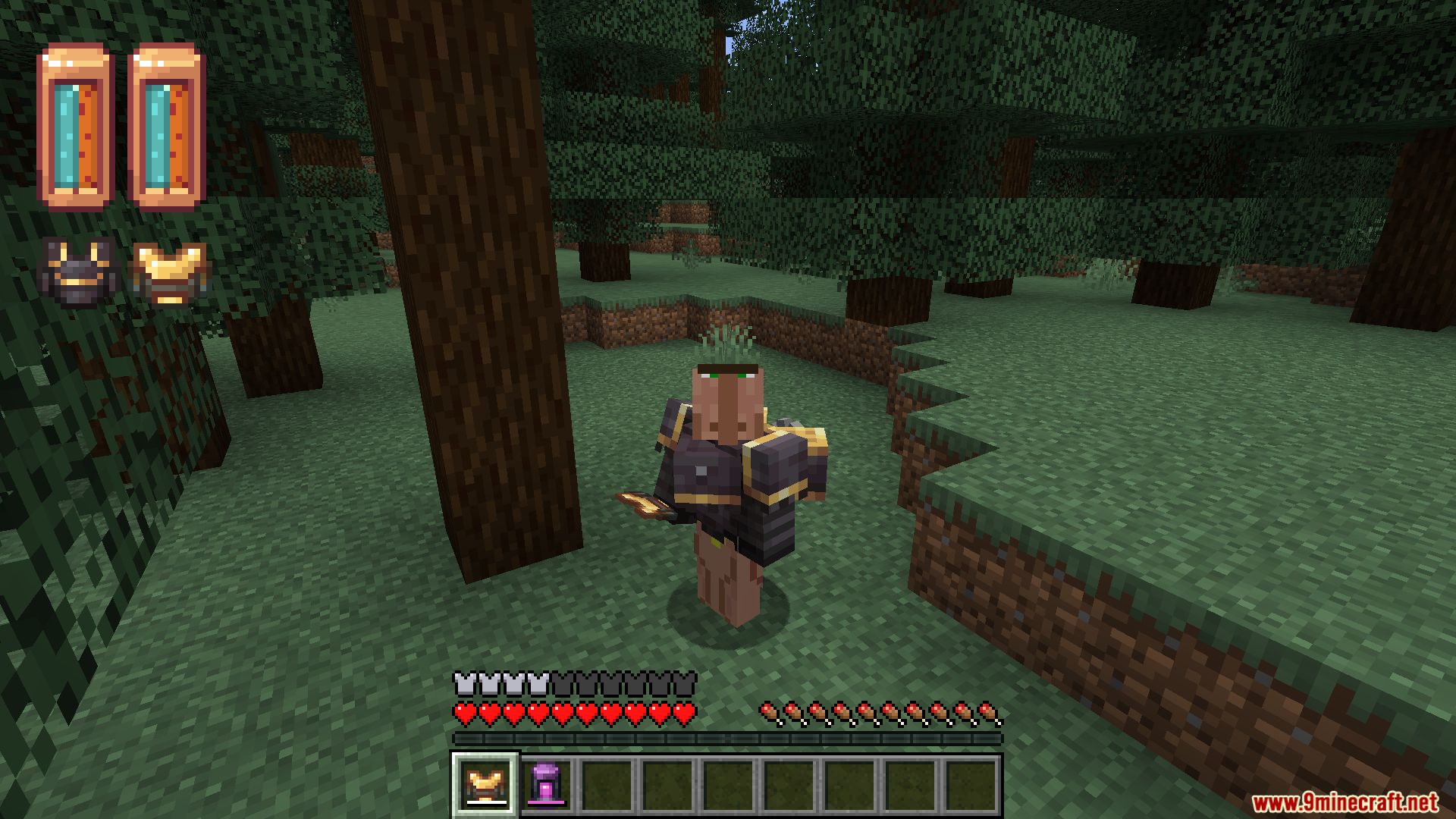1456x819 pixels.
Task: Select the purple lantern hotbar slot
Action: 546,785
